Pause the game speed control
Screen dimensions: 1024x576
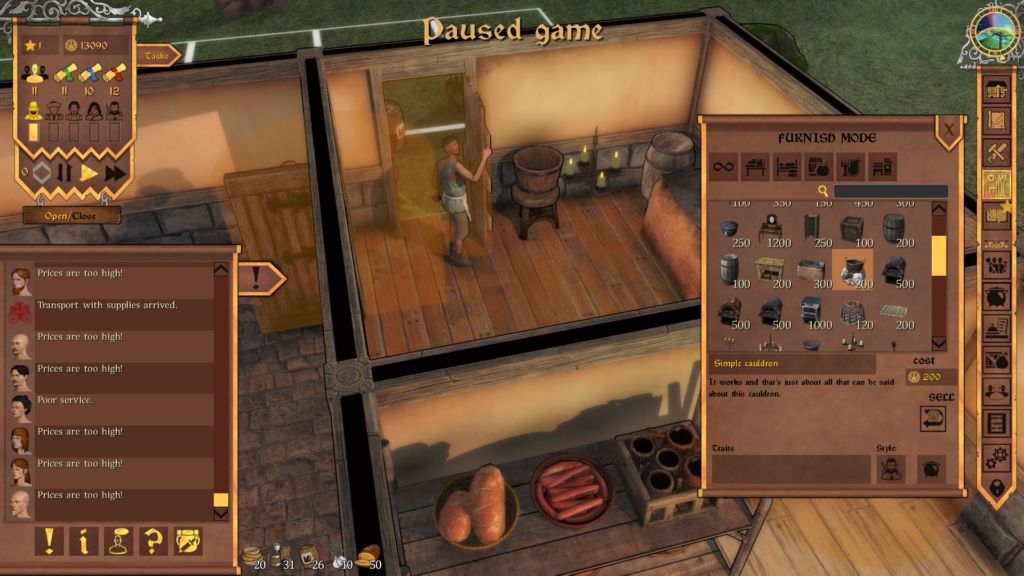click(x=65, y=172)
